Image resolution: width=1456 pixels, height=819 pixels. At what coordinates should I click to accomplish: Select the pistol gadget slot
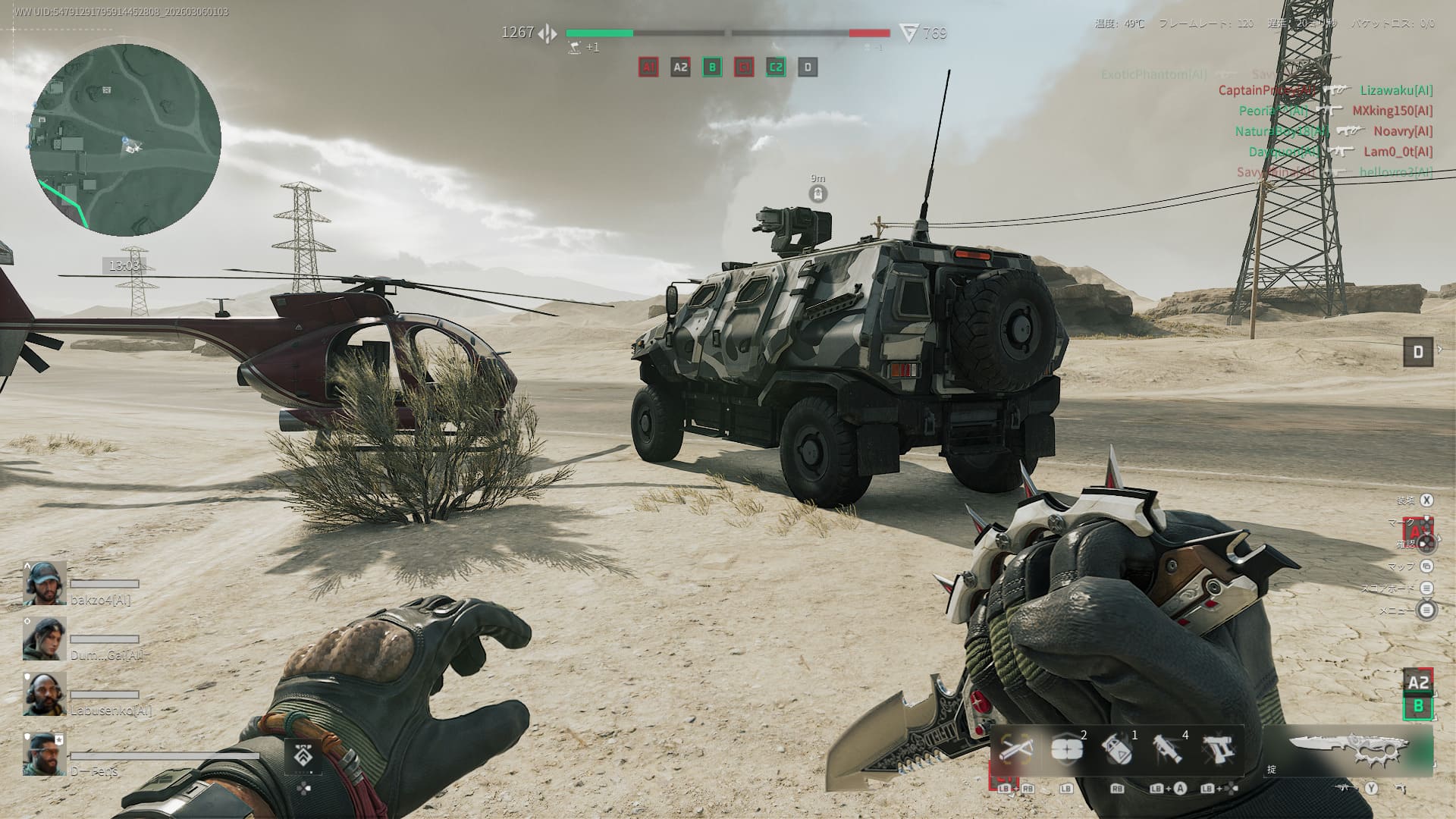1218,751
